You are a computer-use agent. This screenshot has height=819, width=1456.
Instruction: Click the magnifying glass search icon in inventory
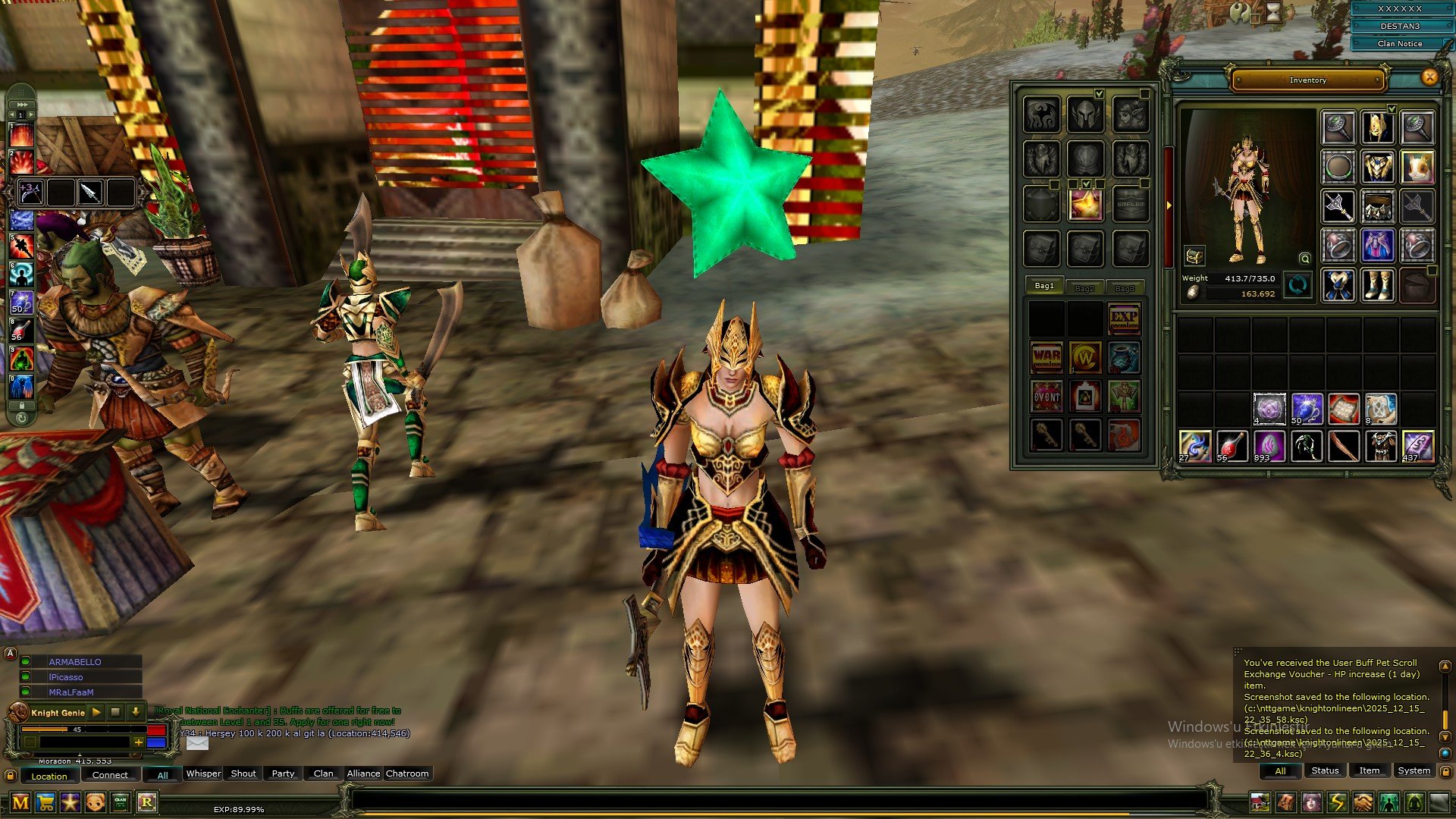1304,259
